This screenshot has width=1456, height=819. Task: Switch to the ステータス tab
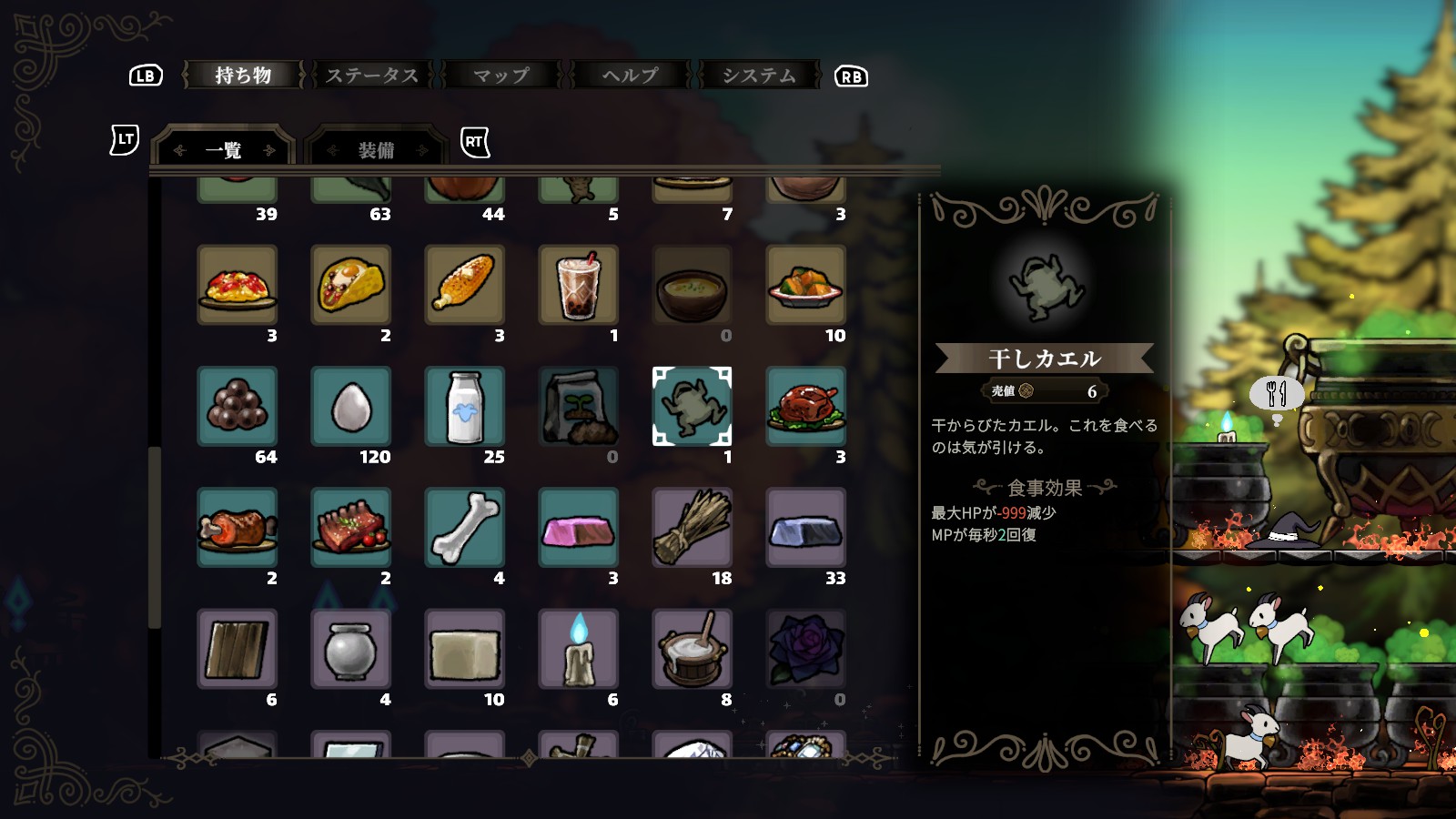pyautogui.click(x=372, y=76)
